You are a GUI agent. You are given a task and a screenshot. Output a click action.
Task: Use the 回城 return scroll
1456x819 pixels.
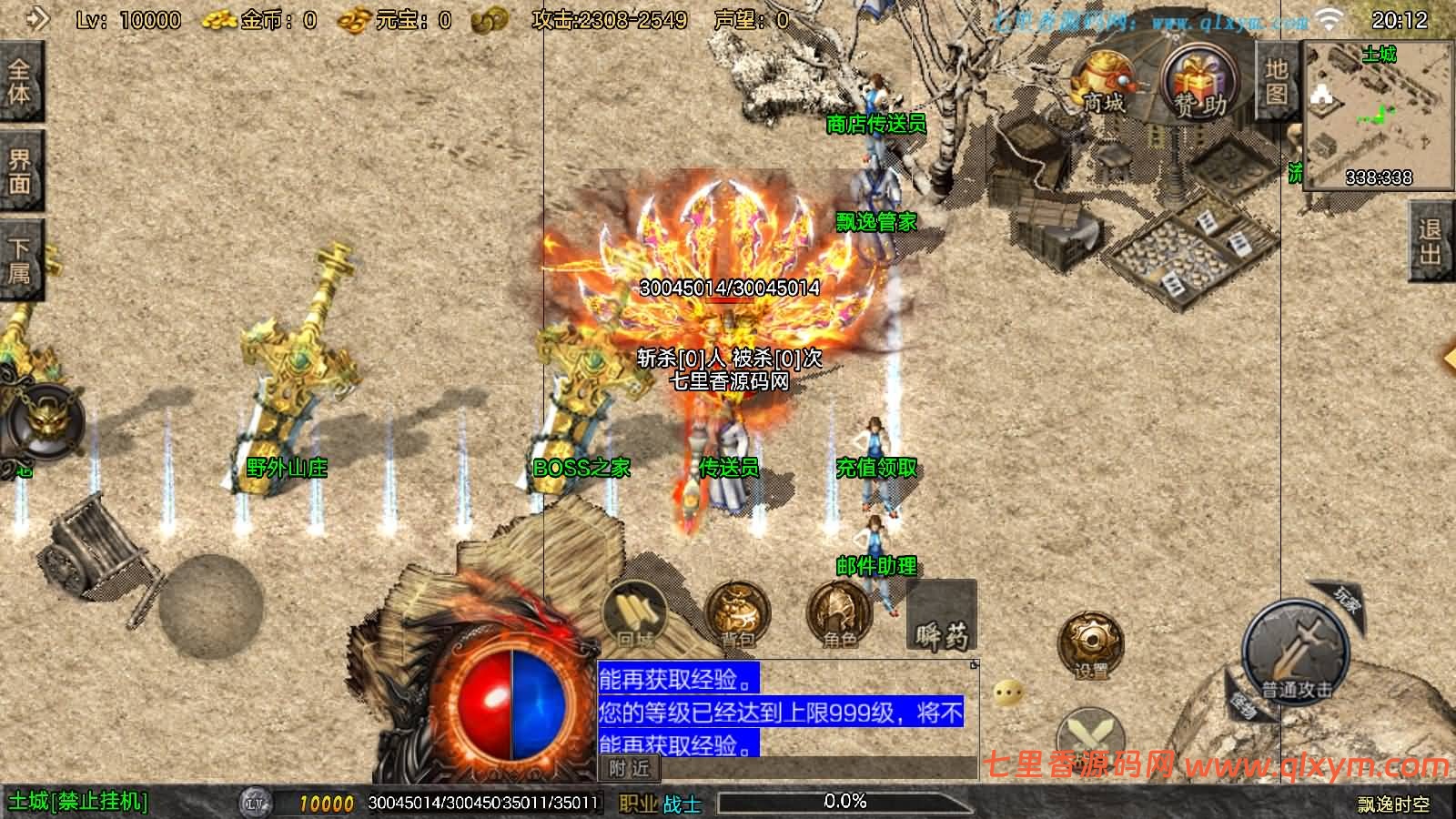coord(636,615)
